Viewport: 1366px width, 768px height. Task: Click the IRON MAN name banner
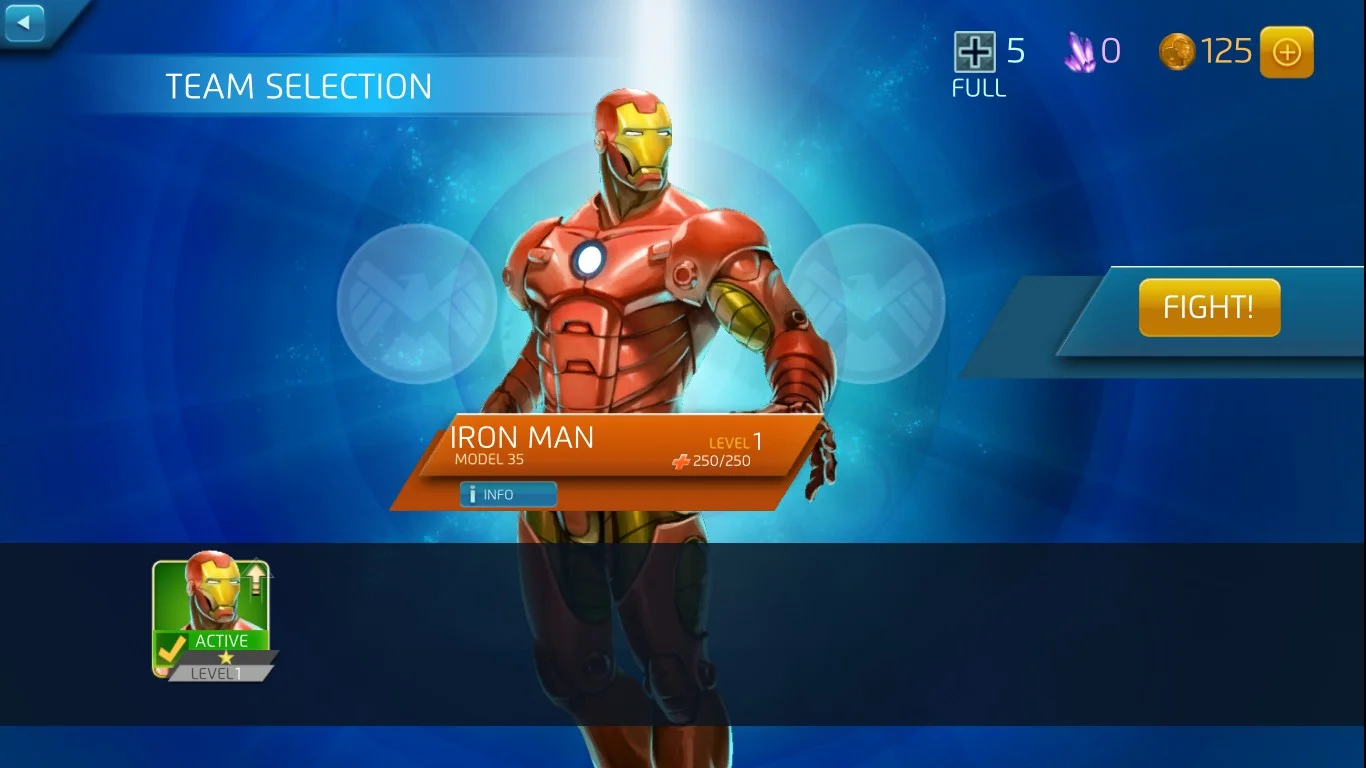click(x=524, y=437)
